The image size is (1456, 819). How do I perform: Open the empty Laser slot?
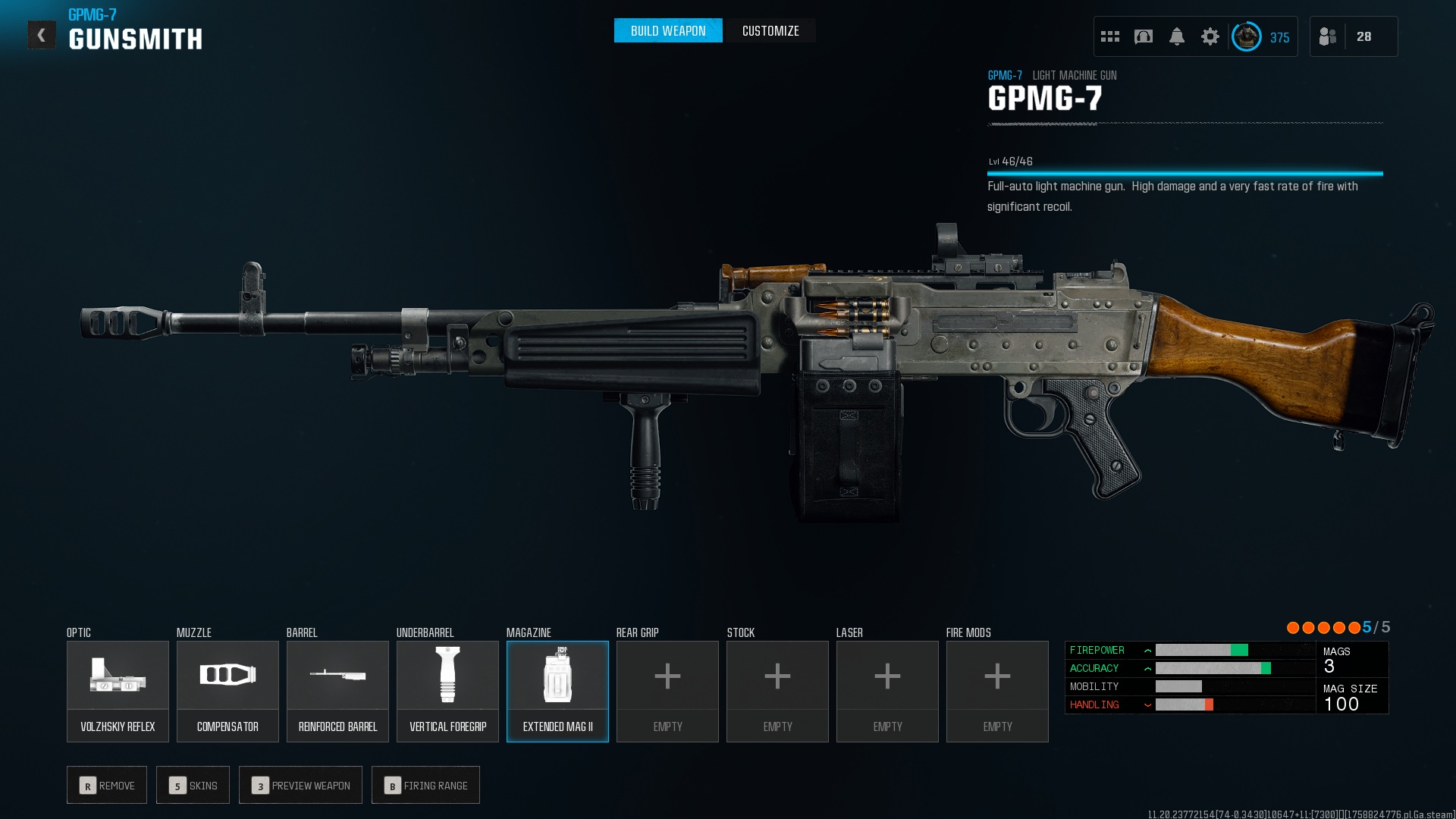pos(887,691)
